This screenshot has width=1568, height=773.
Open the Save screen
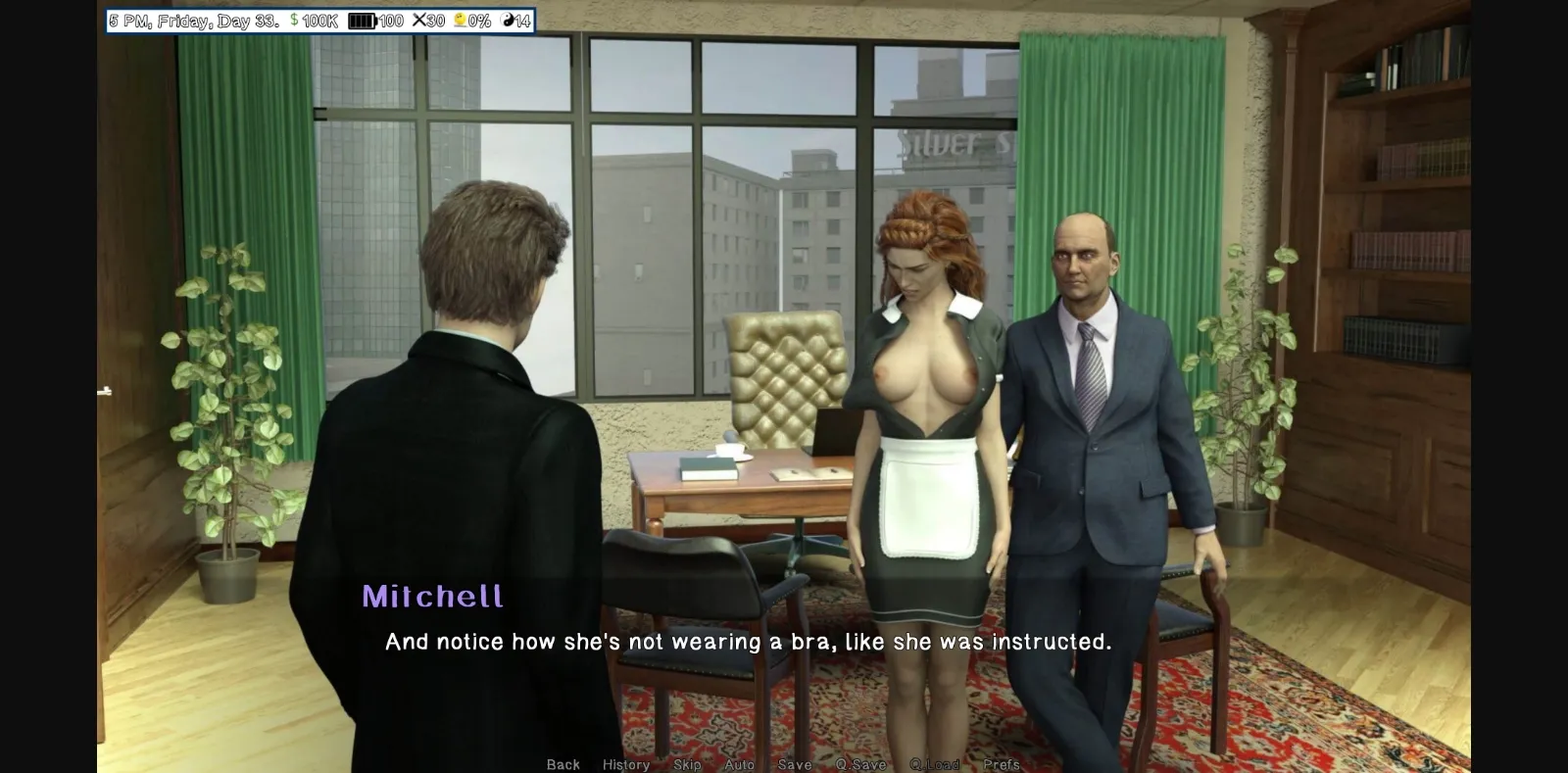pos(796,763)
